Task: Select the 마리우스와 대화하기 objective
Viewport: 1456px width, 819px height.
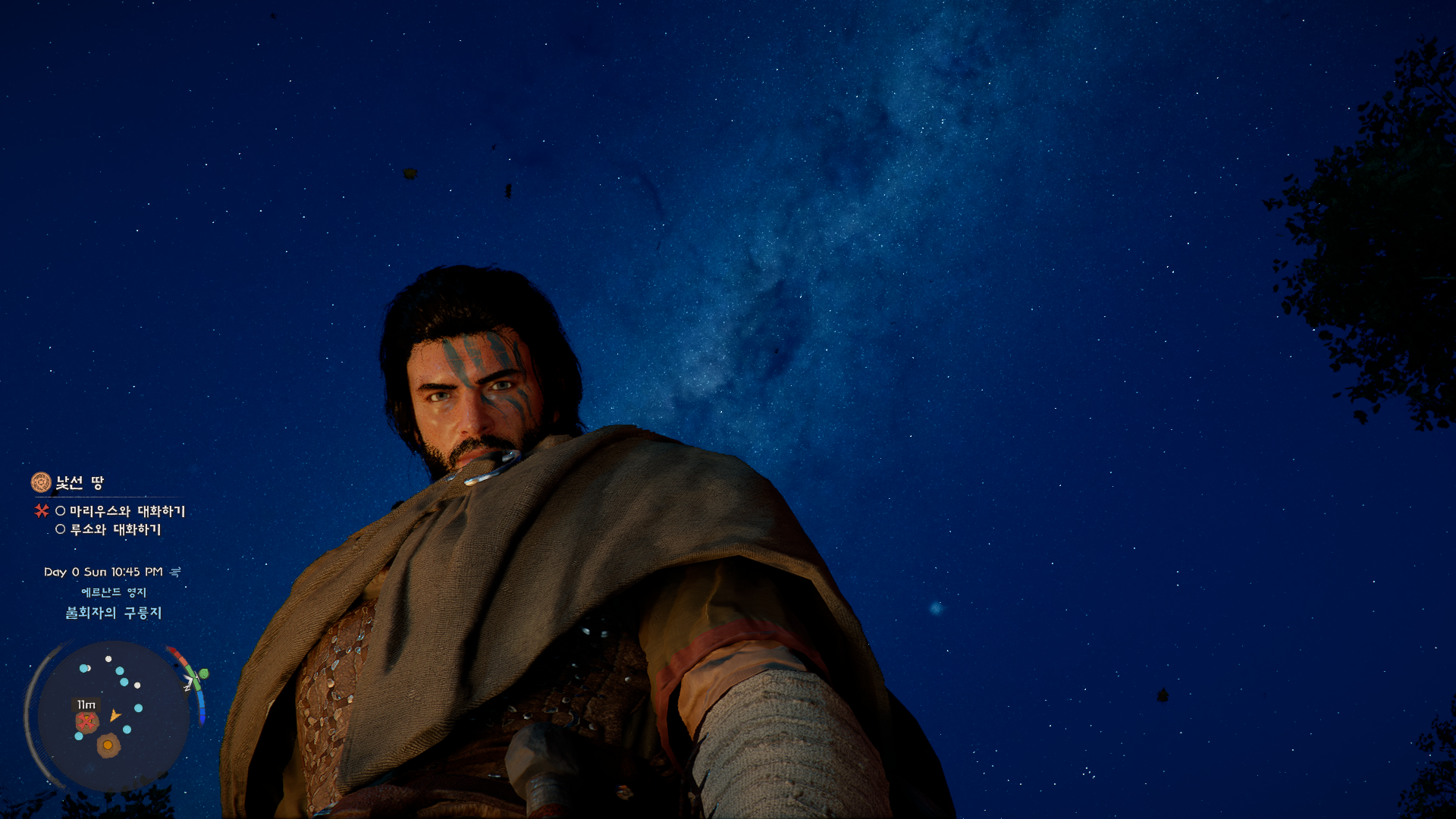Action: pos(127,511)
